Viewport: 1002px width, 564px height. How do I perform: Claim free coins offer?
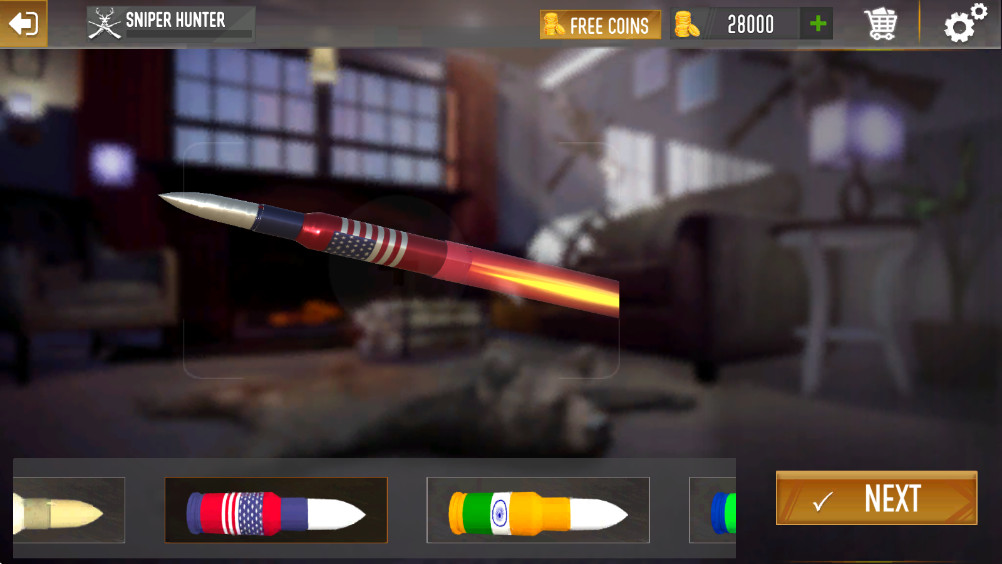point(600,25)
